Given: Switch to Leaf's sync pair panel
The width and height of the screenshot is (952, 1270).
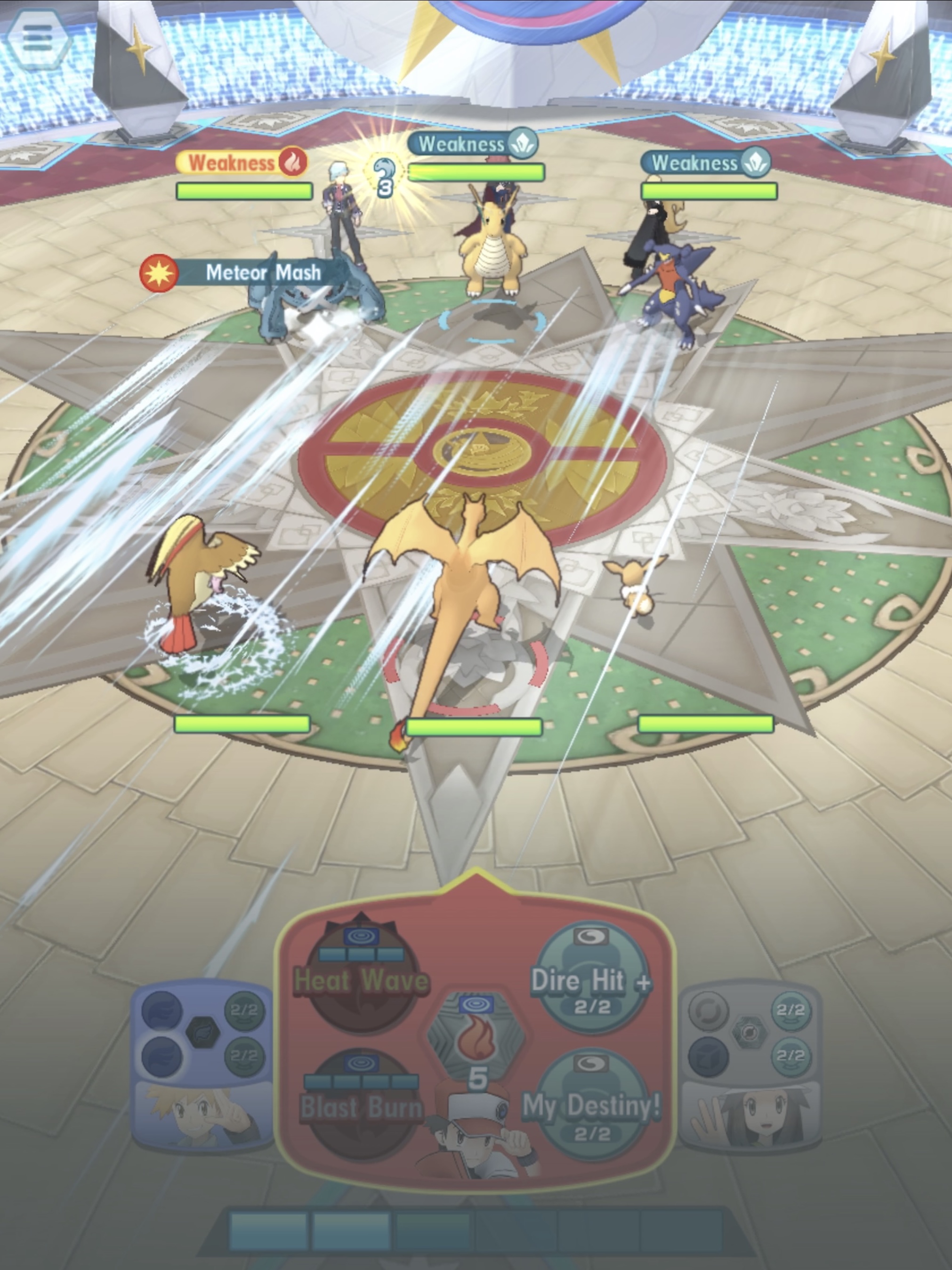Looking at the screenshot, I should tap(750, 1067).
